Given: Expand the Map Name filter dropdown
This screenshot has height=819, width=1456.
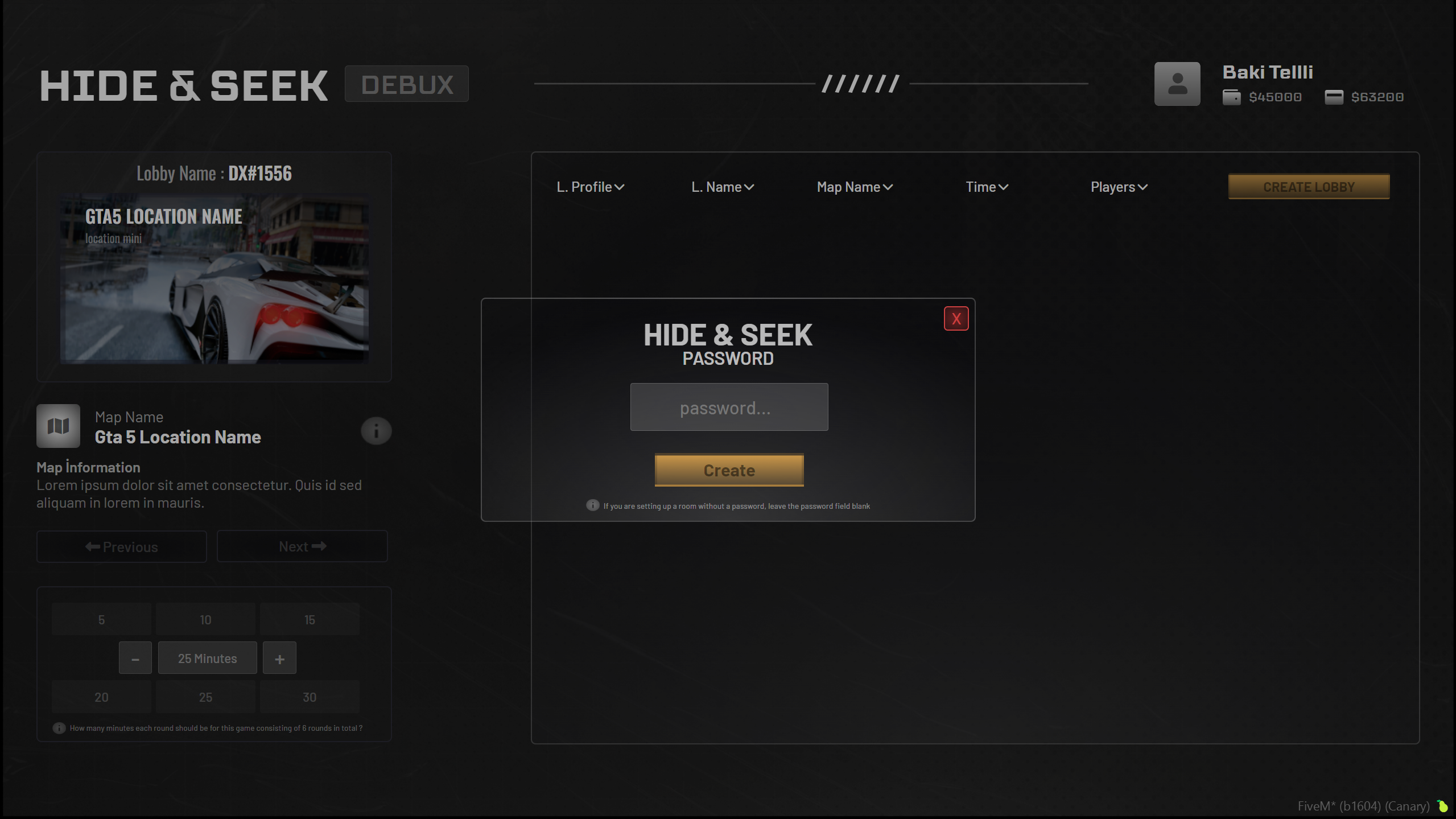Looking at the screenshot, I should click(x=854, y=186).
